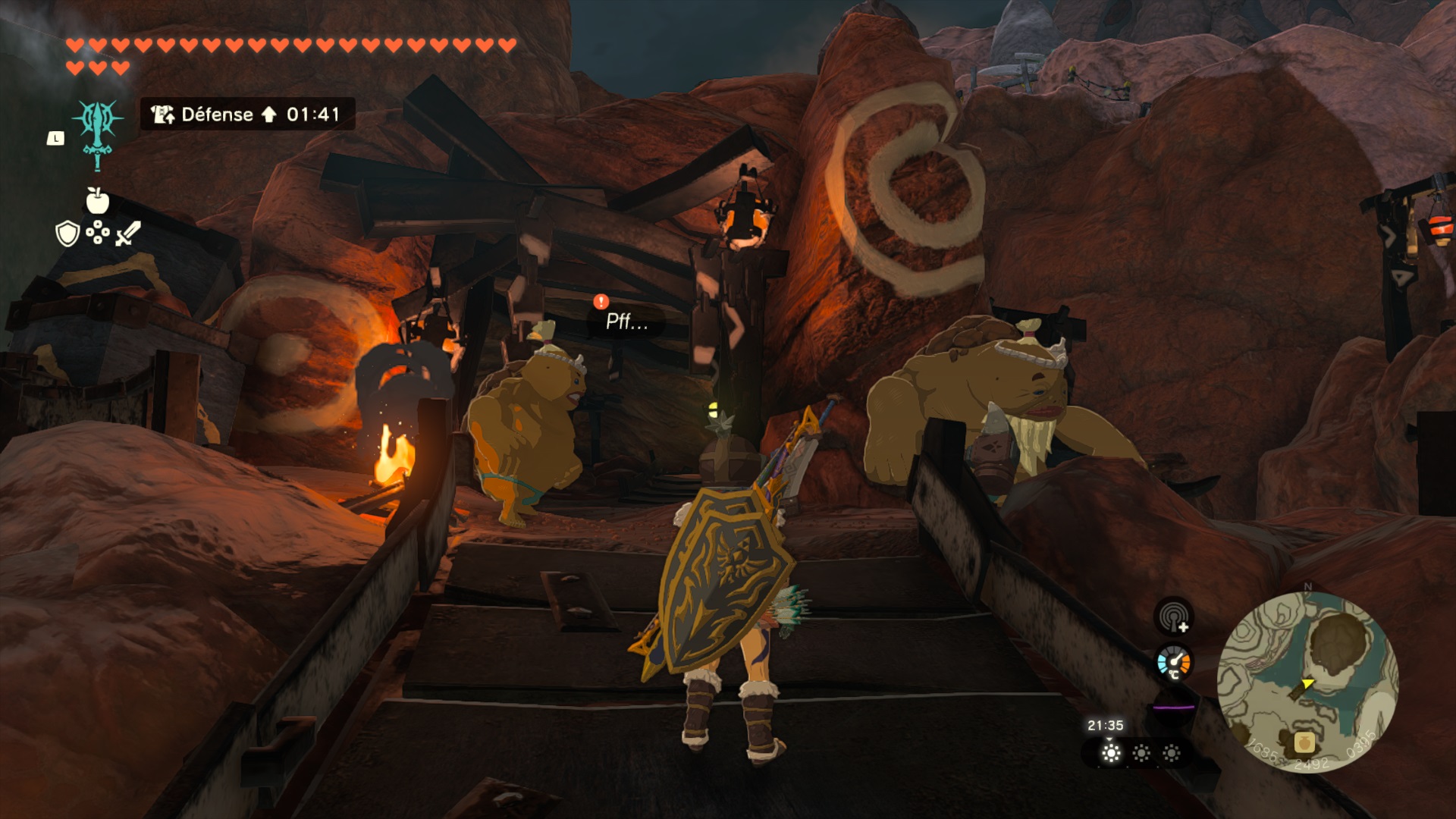
Task: Check the °C temperature gauge icon
Action: 1174,664
